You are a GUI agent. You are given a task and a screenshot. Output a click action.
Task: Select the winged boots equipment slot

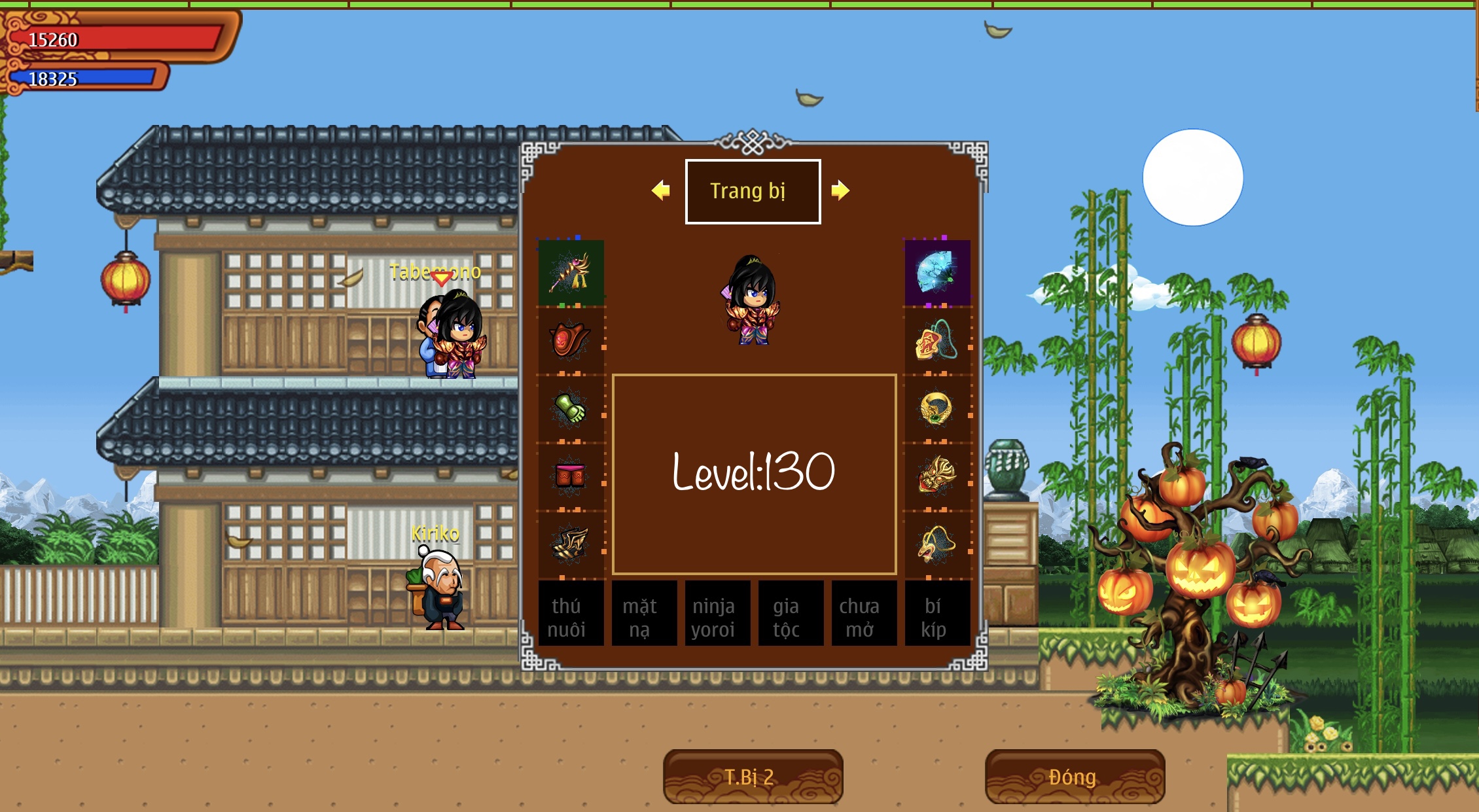(x=570, y=544)
